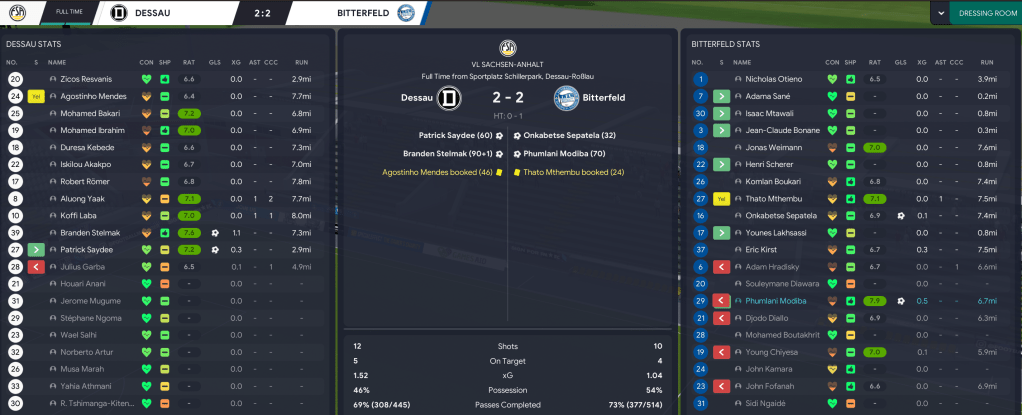Select Phumlani Modiba's goal event at 70

(567, 154)
